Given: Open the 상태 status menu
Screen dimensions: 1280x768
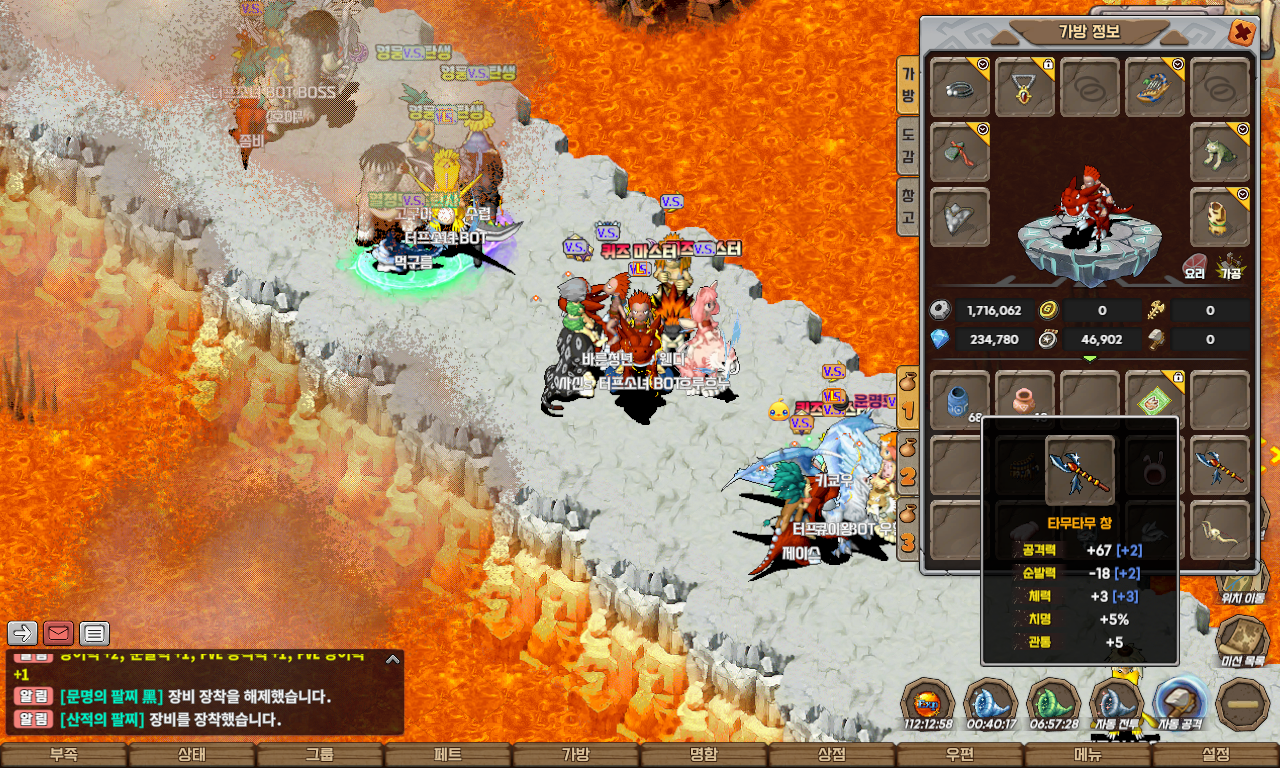Looking at the screenshot, I should 192,755.
